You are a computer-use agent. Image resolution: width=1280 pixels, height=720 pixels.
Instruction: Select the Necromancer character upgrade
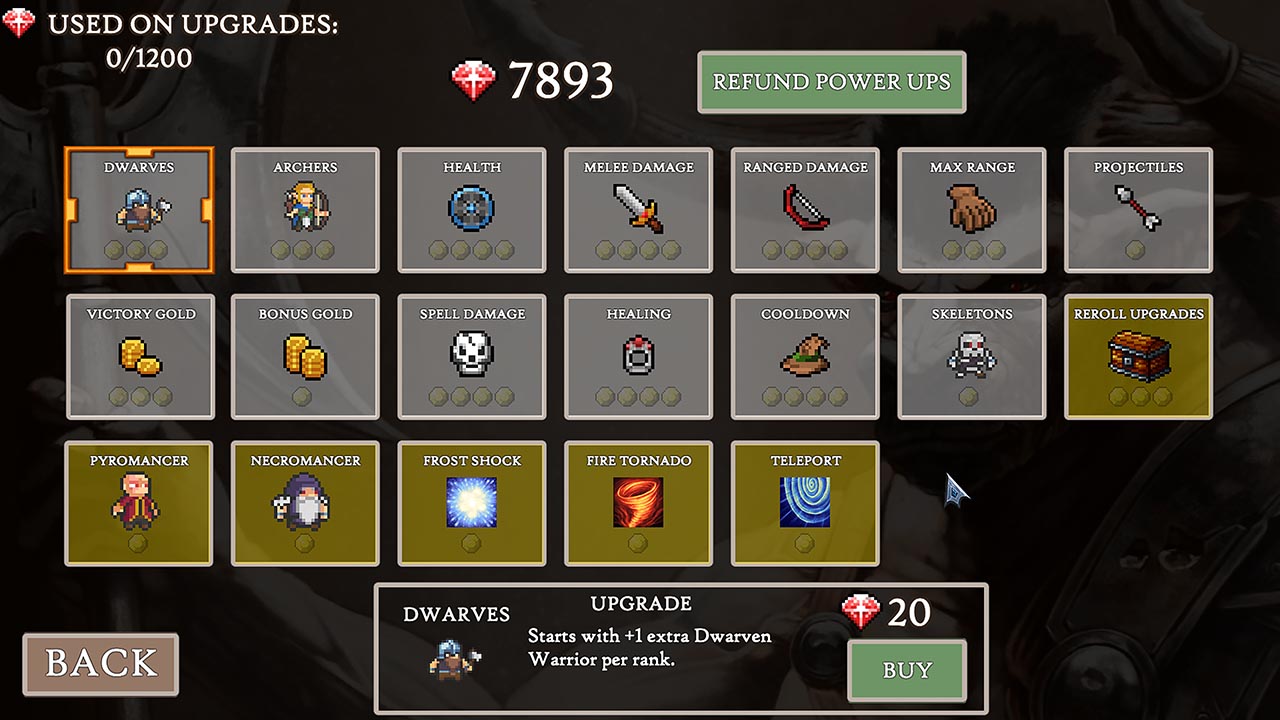pos(305,503)
